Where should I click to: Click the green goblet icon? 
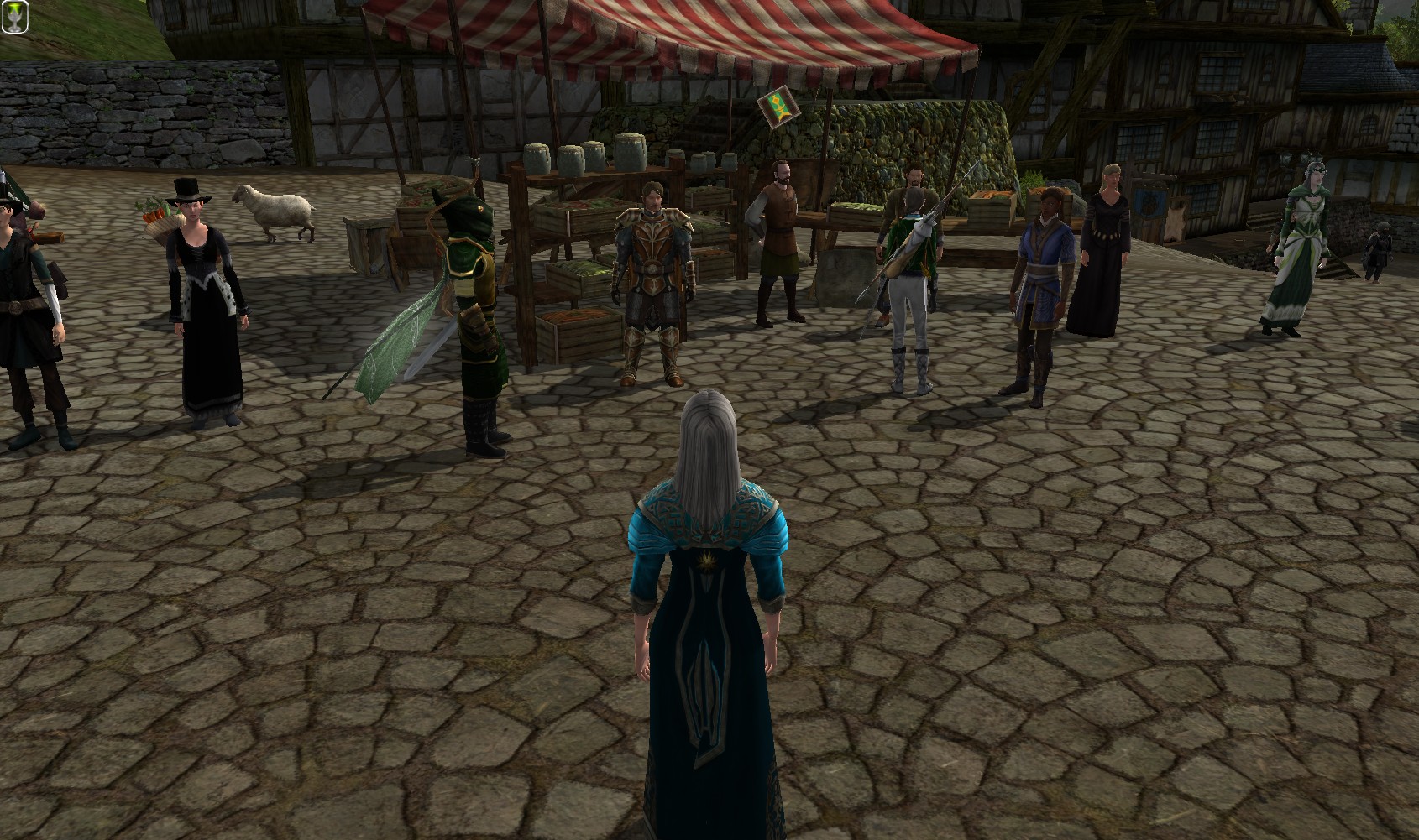click(x=14, y=16)
